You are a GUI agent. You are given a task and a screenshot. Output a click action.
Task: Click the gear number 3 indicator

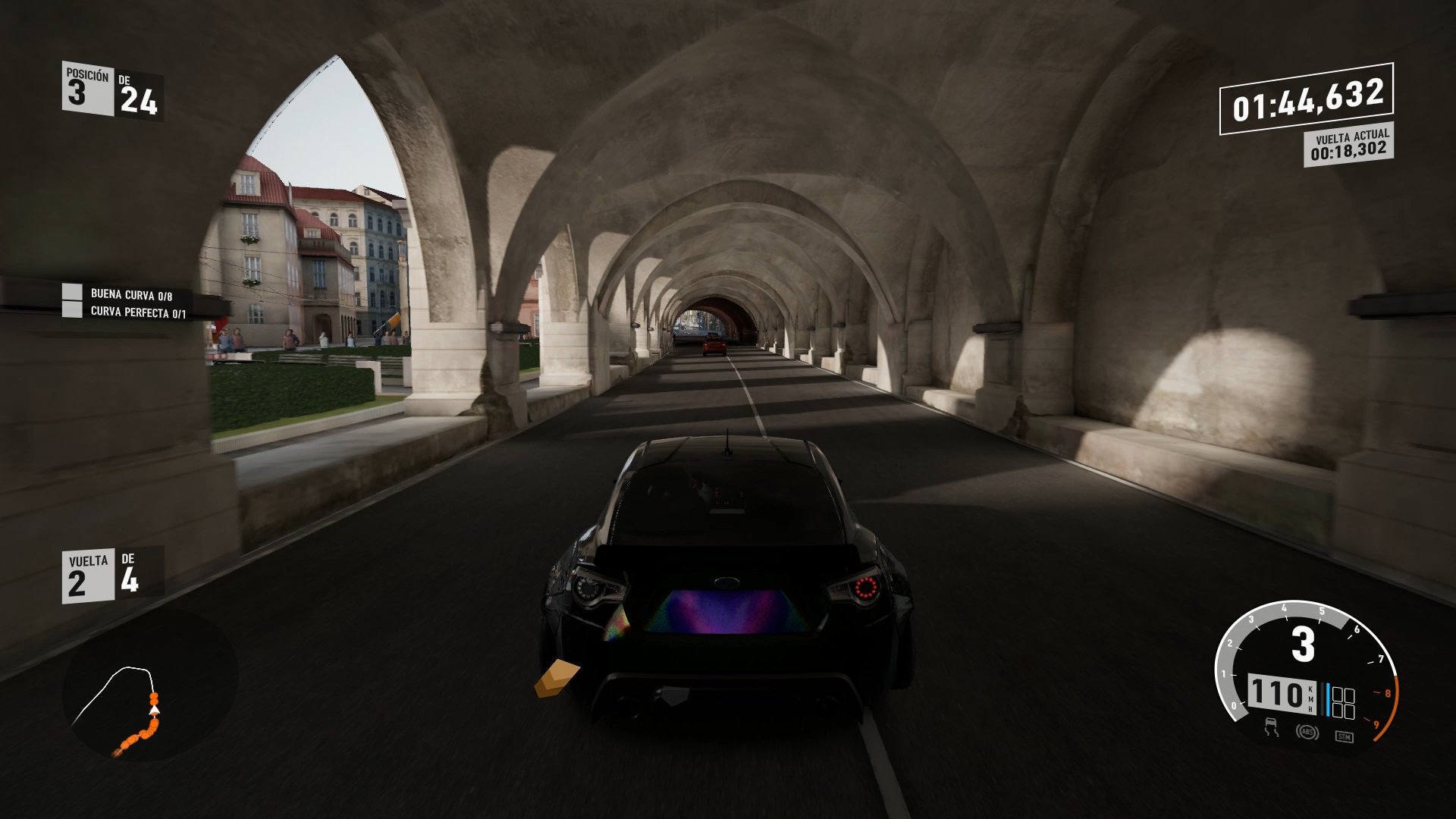pyautogui.click(x=1303, y=644)
